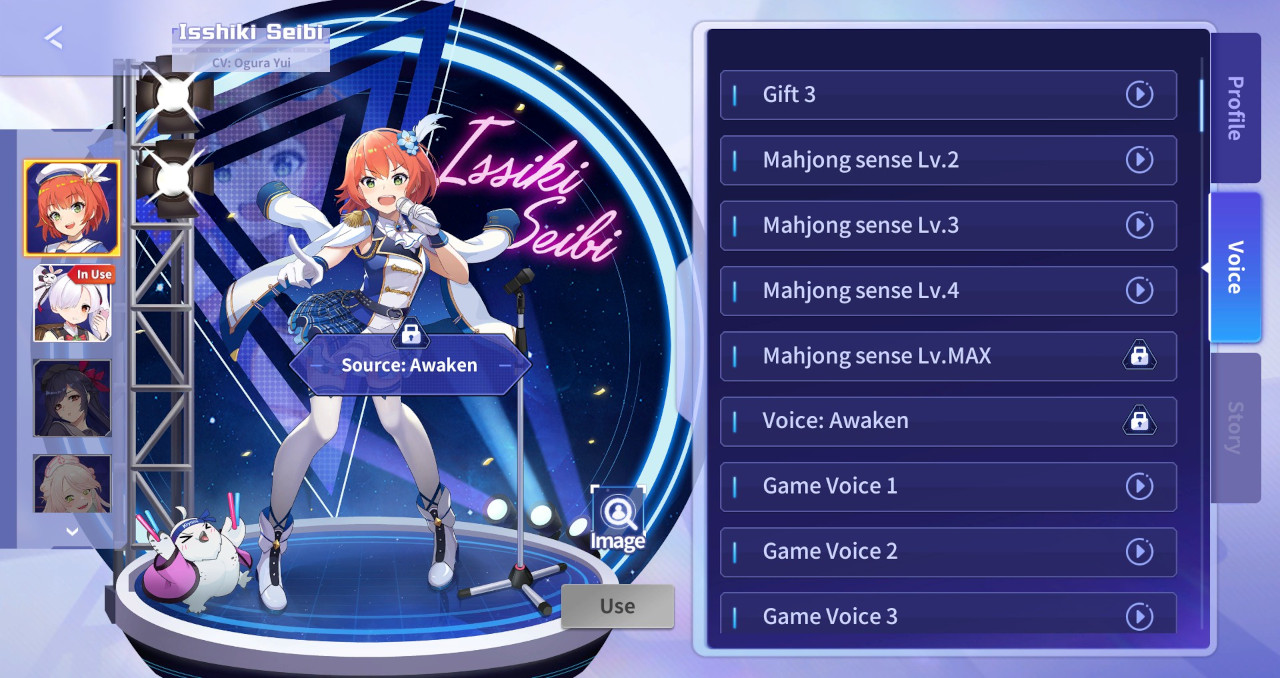Play Game Voice 2

(x=1139, y=552)
